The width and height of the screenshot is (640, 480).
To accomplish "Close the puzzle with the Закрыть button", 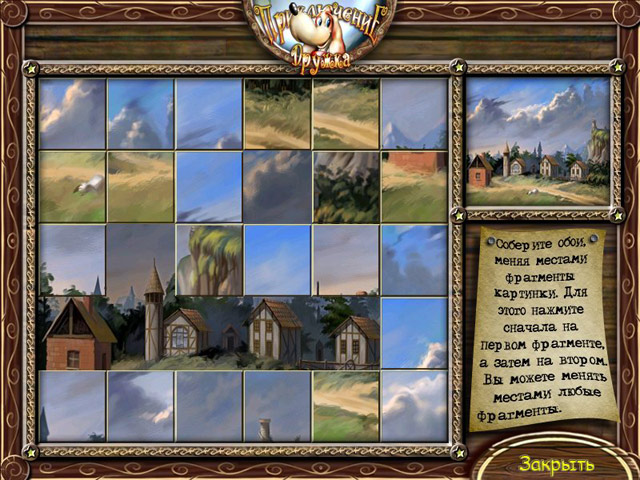I will tap(556, 464).
